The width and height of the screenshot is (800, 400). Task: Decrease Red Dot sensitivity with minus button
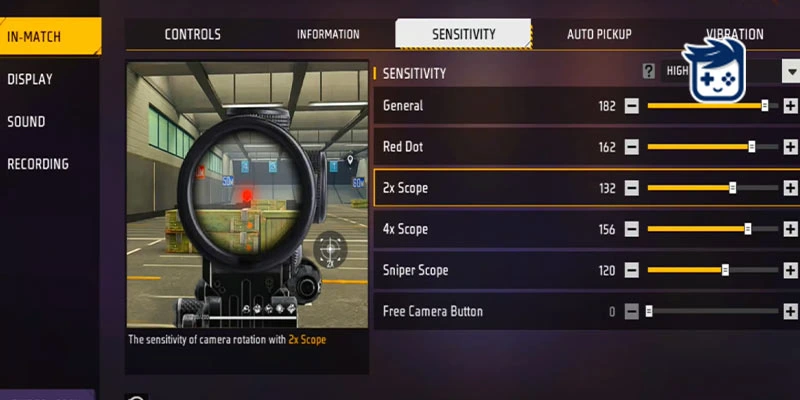tap(632, 147)
